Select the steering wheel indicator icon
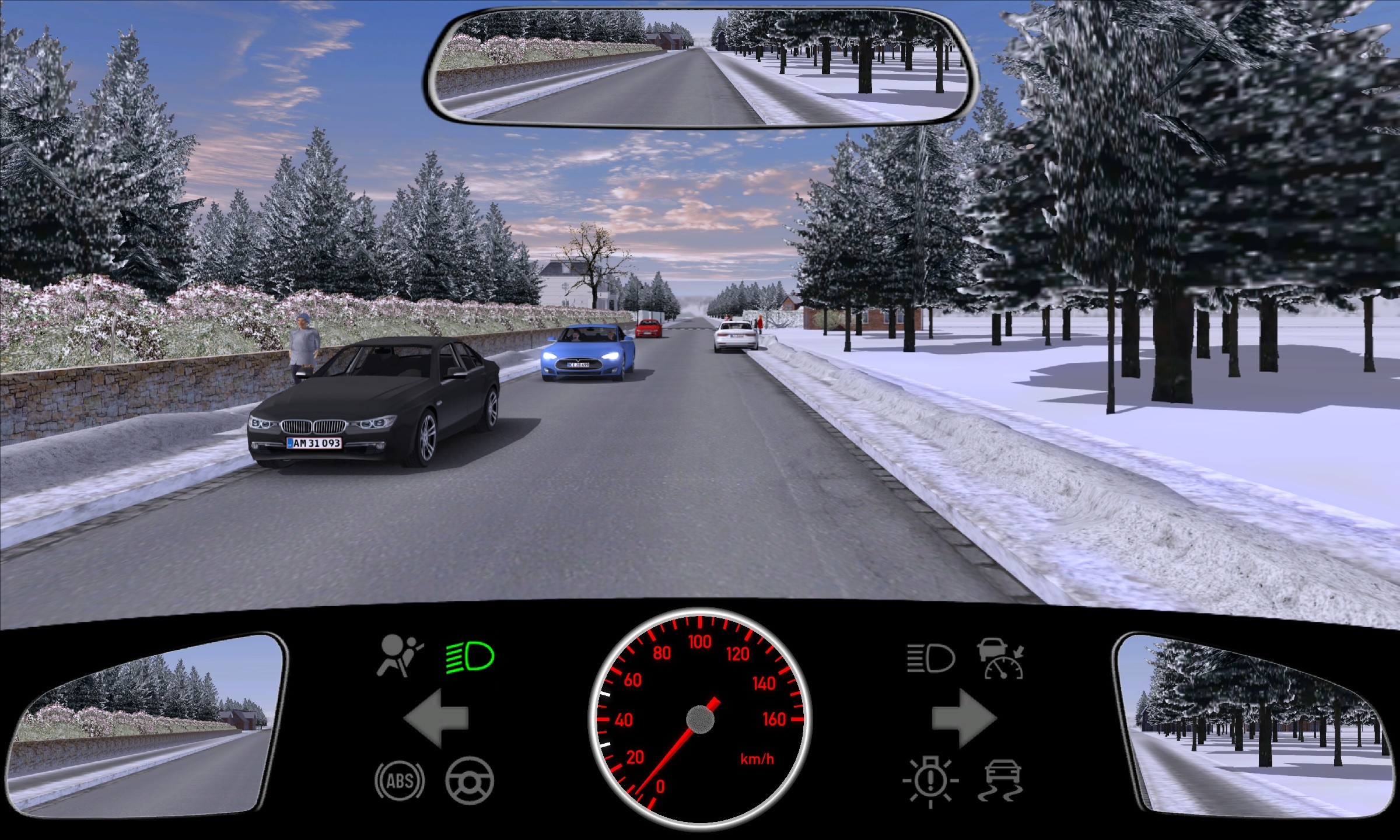This screenshot has height=840, width=1400. (470, 780)
